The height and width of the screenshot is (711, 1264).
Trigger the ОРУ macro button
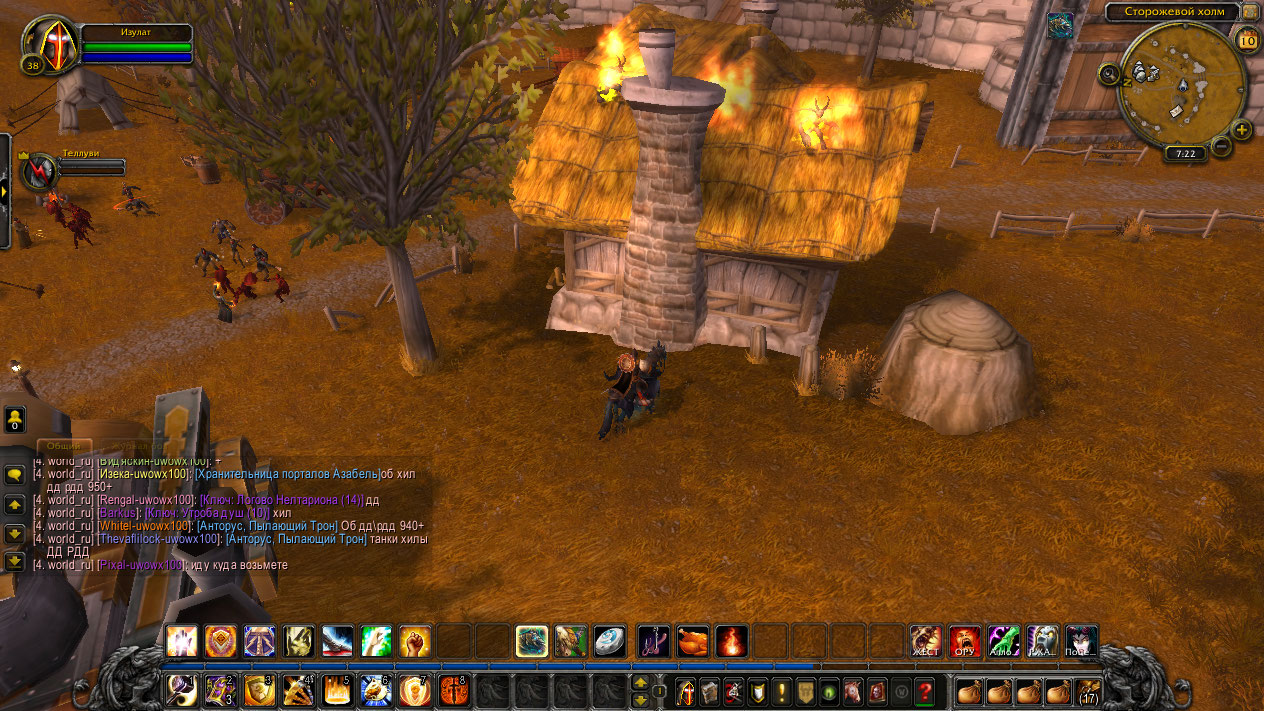click(965, 641)
